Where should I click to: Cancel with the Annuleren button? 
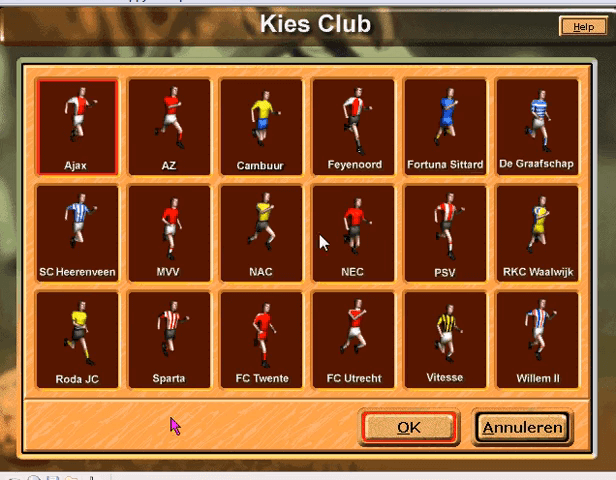pyautogui.click(x=522, y=427)
